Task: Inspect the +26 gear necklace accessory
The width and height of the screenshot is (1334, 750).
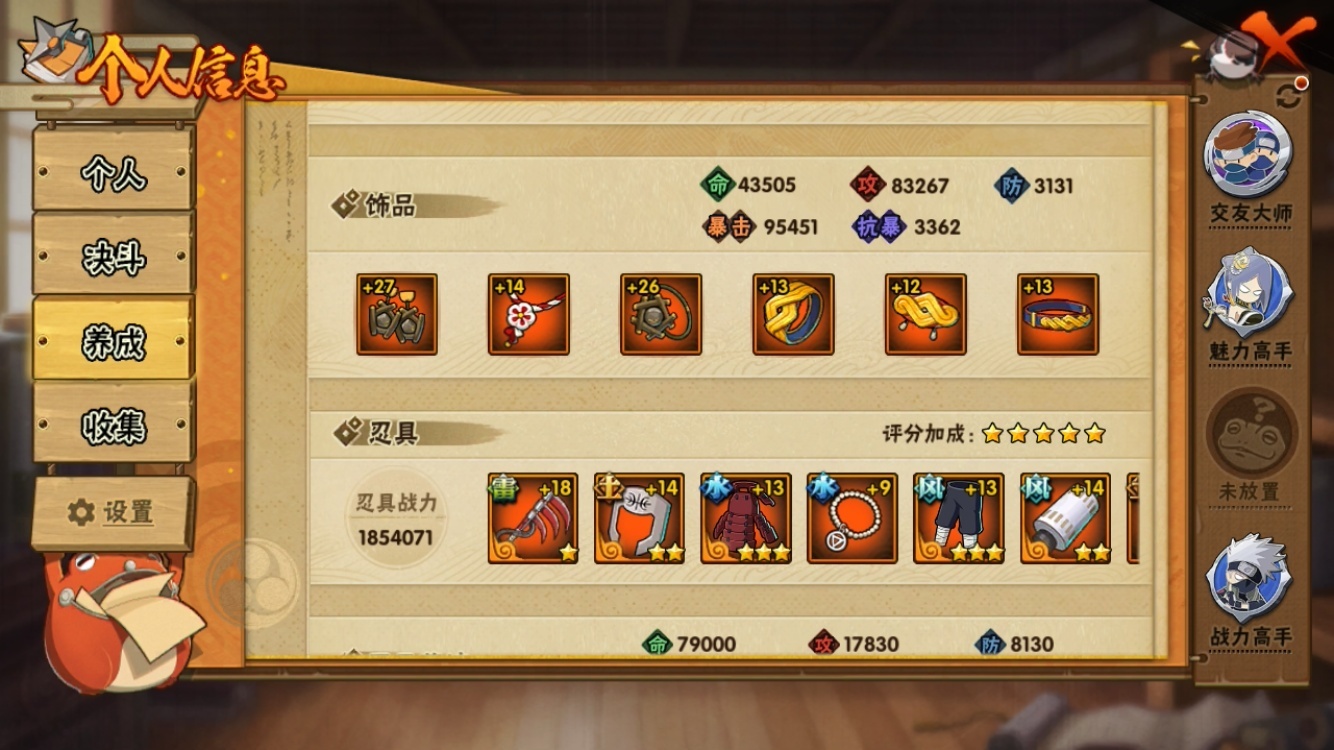Action: (x=661, y=313)
